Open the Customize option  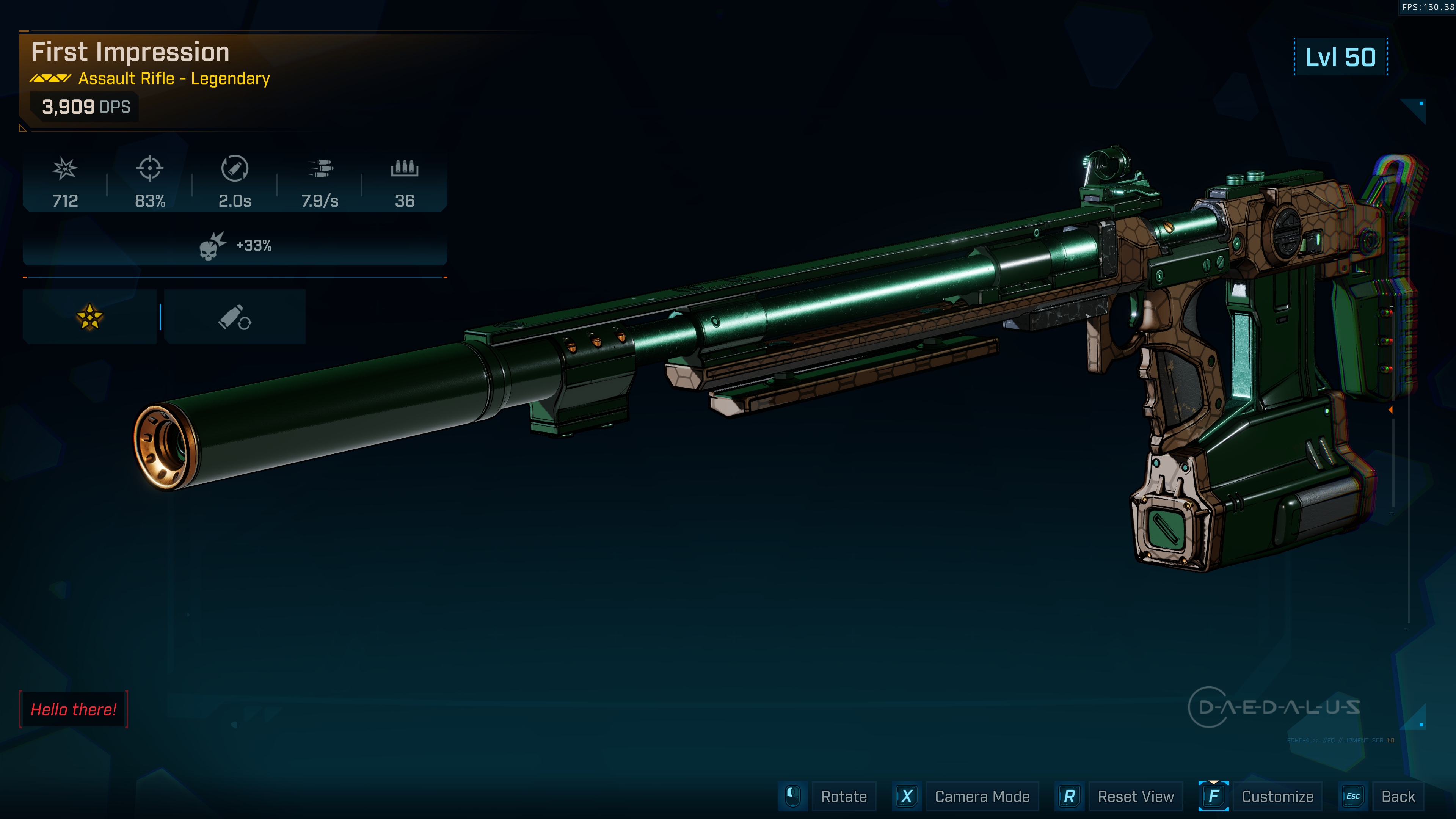(1276, 796)
